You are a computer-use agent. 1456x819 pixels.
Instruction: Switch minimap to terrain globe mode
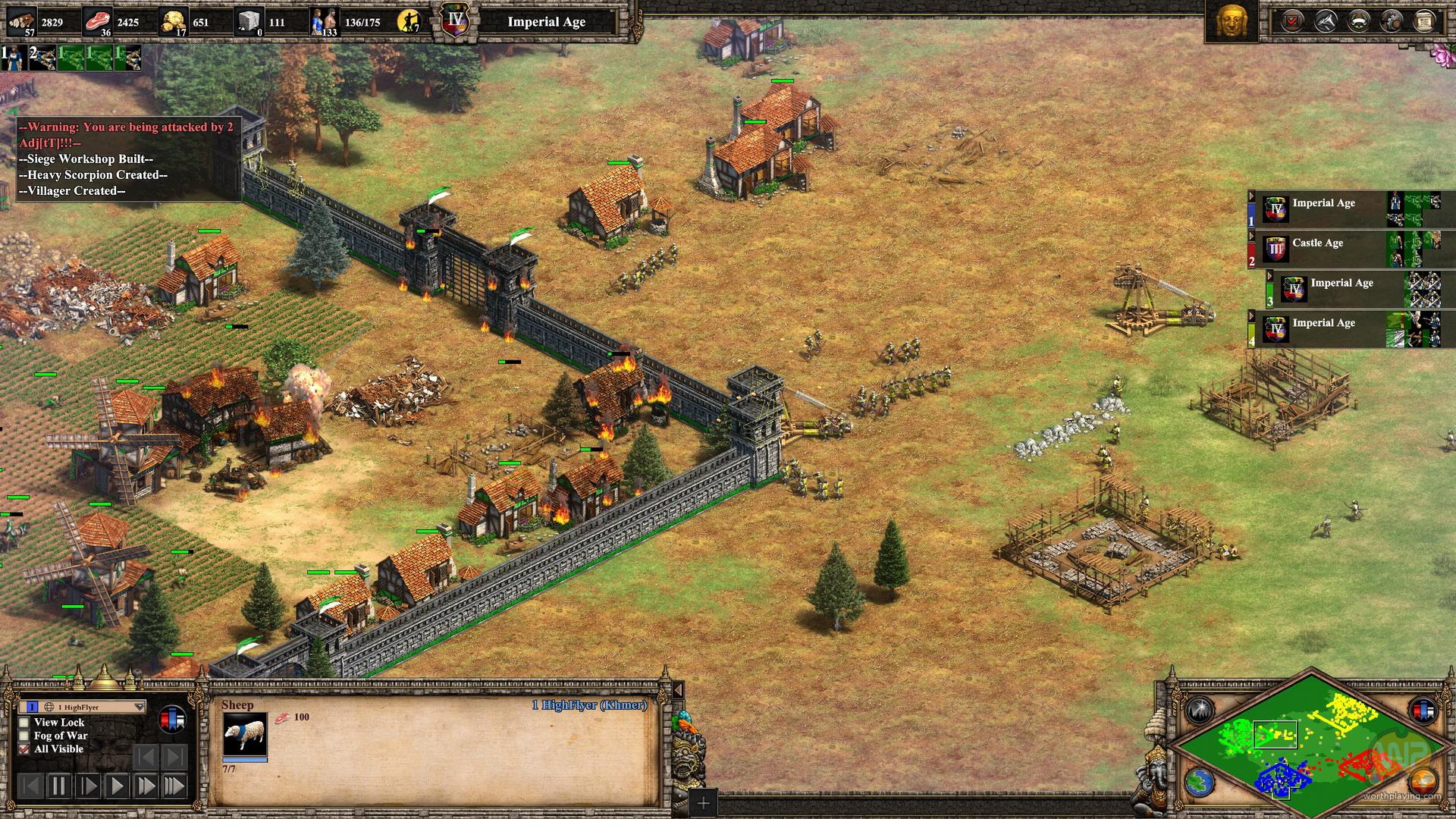click(x=1199, y=783)
